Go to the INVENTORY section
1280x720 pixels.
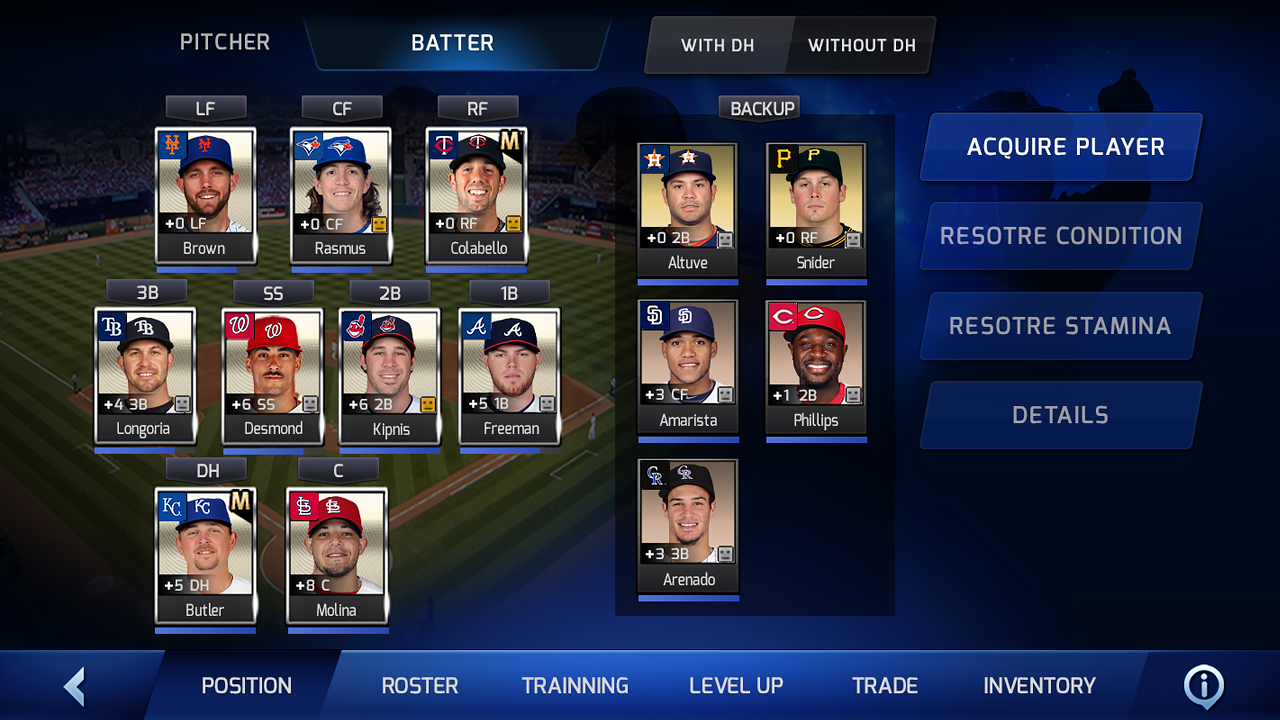1039,686
